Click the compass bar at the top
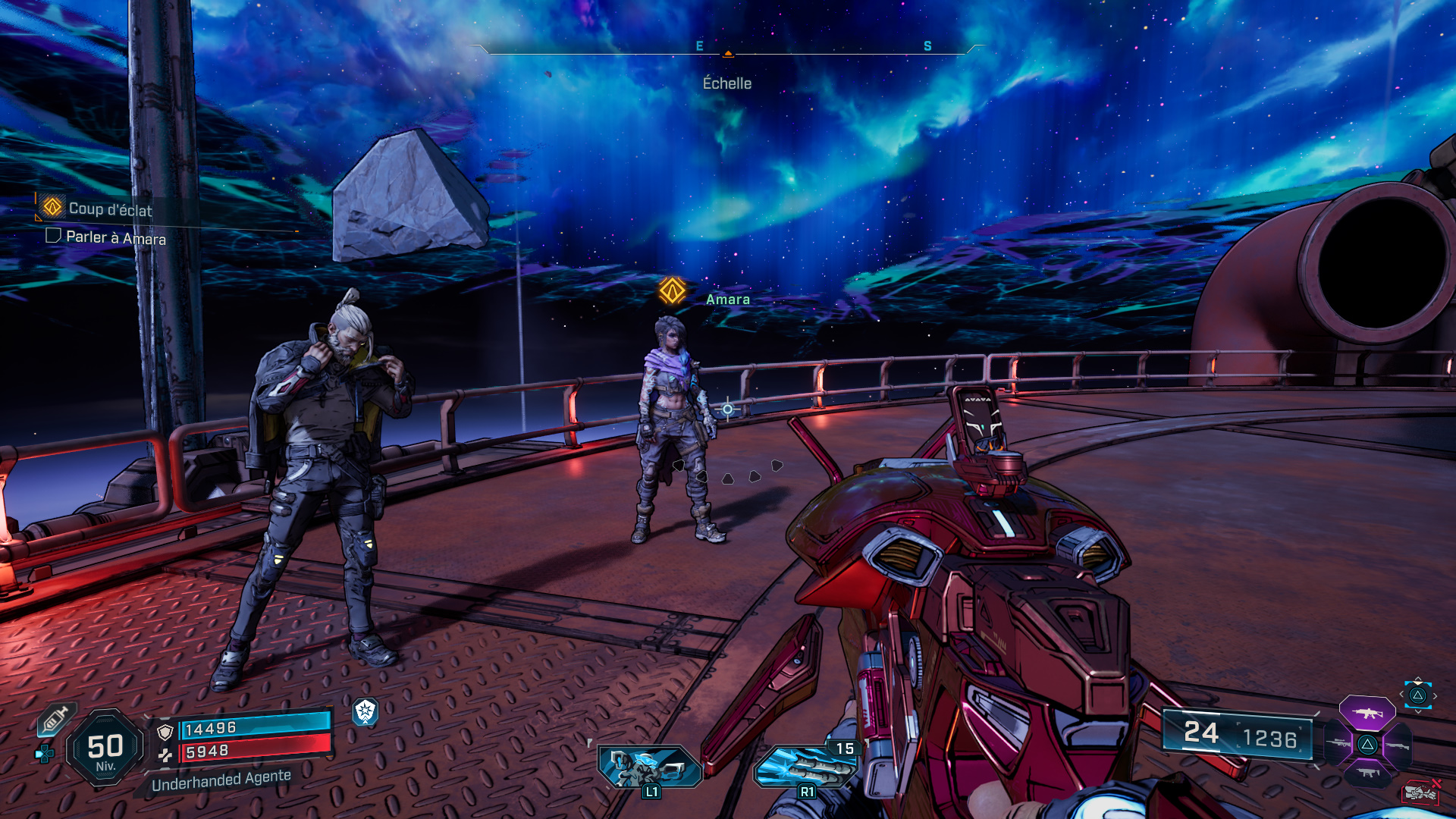This screenshot has height=819, width=1456. pos(727,49)
